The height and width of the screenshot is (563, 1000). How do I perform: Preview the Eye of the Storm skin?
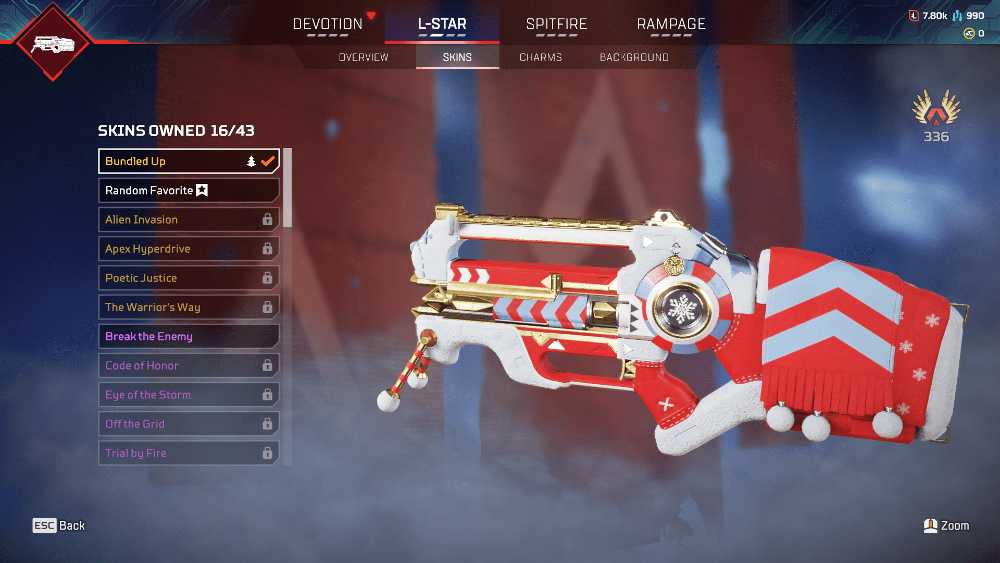pos(188,395)
